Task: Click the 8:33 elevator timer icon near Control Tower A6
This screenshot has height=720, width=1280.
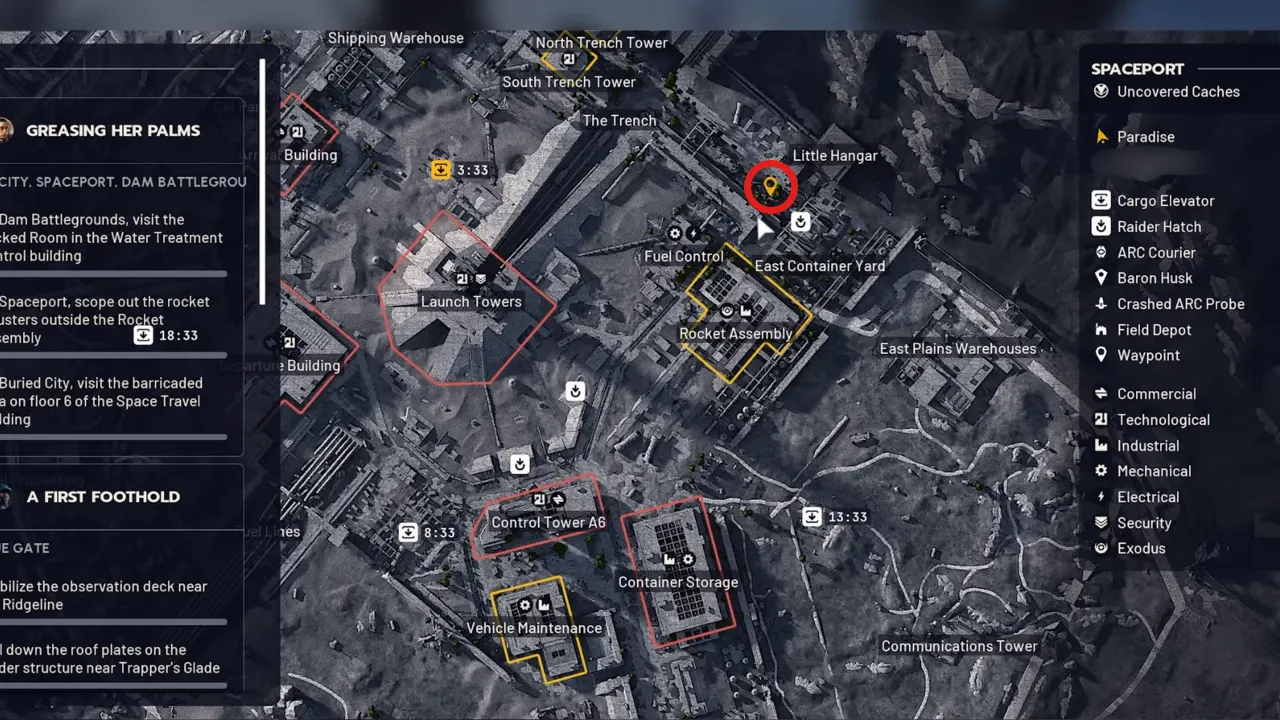Action: coord(408,532)
